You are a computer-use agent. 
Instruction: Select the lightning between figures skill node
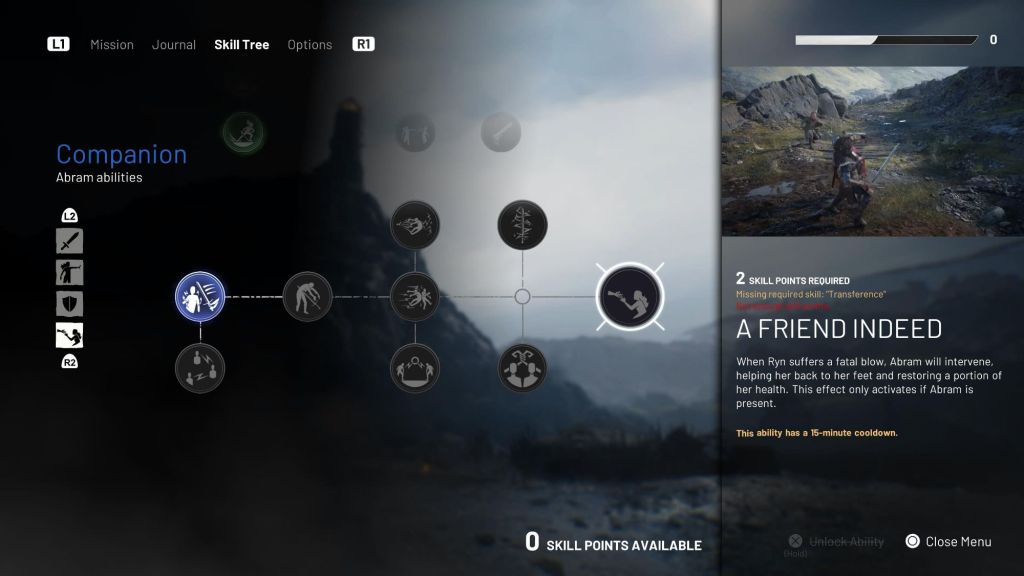click(200, 368)
